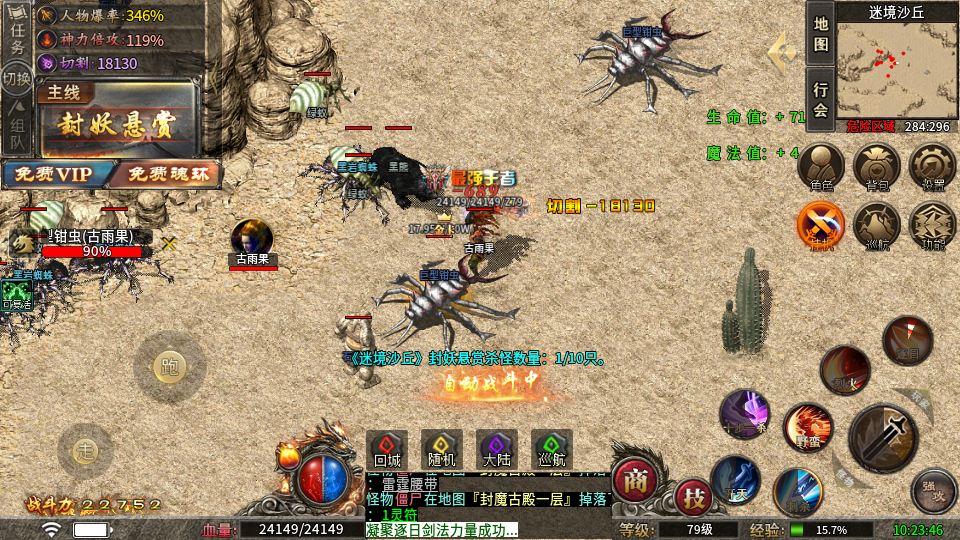Screen dimensions: 960x540
Task: Claim the 免费VIP offer
Action: tap(50, 174)
